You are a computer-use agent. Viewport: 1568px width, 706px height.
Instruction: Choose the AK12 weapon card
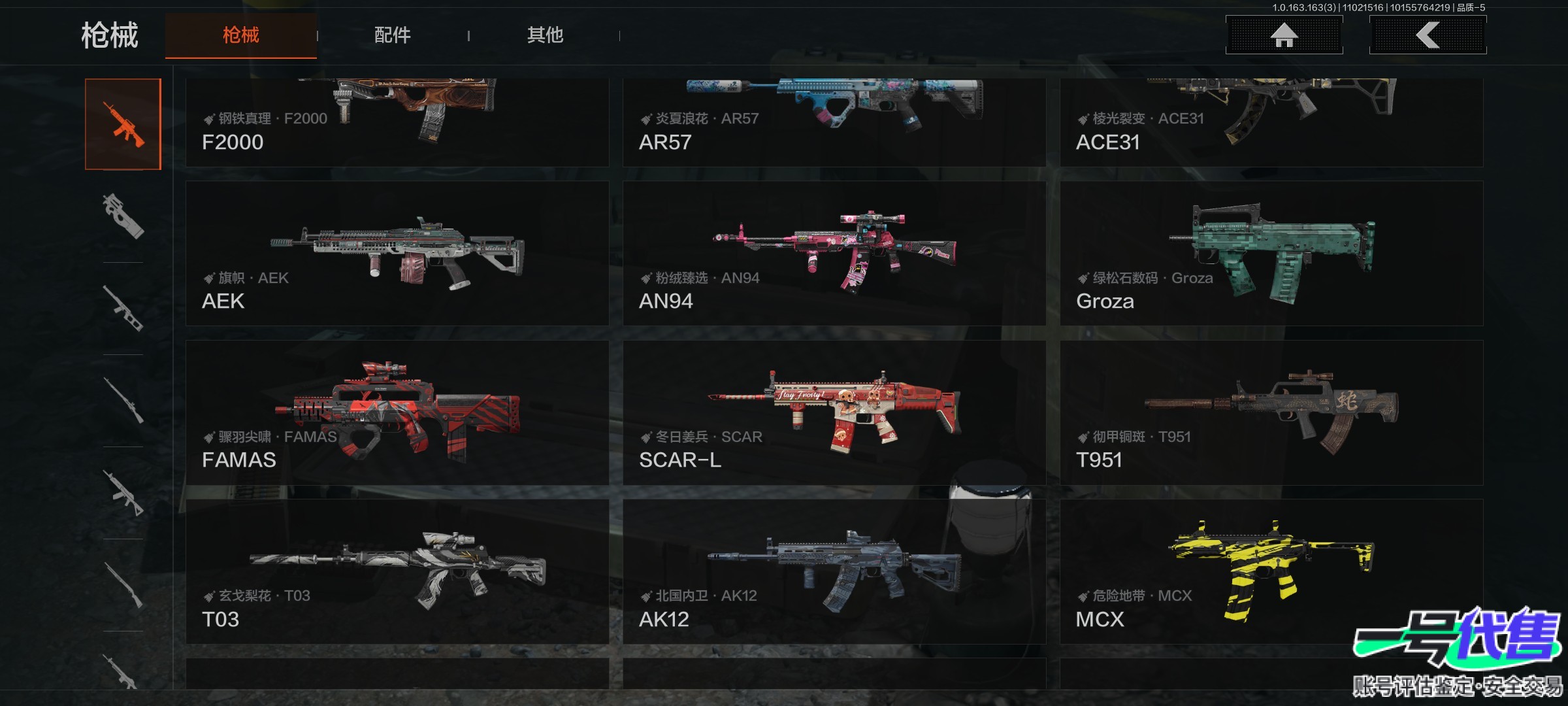(x=834, y=571)
